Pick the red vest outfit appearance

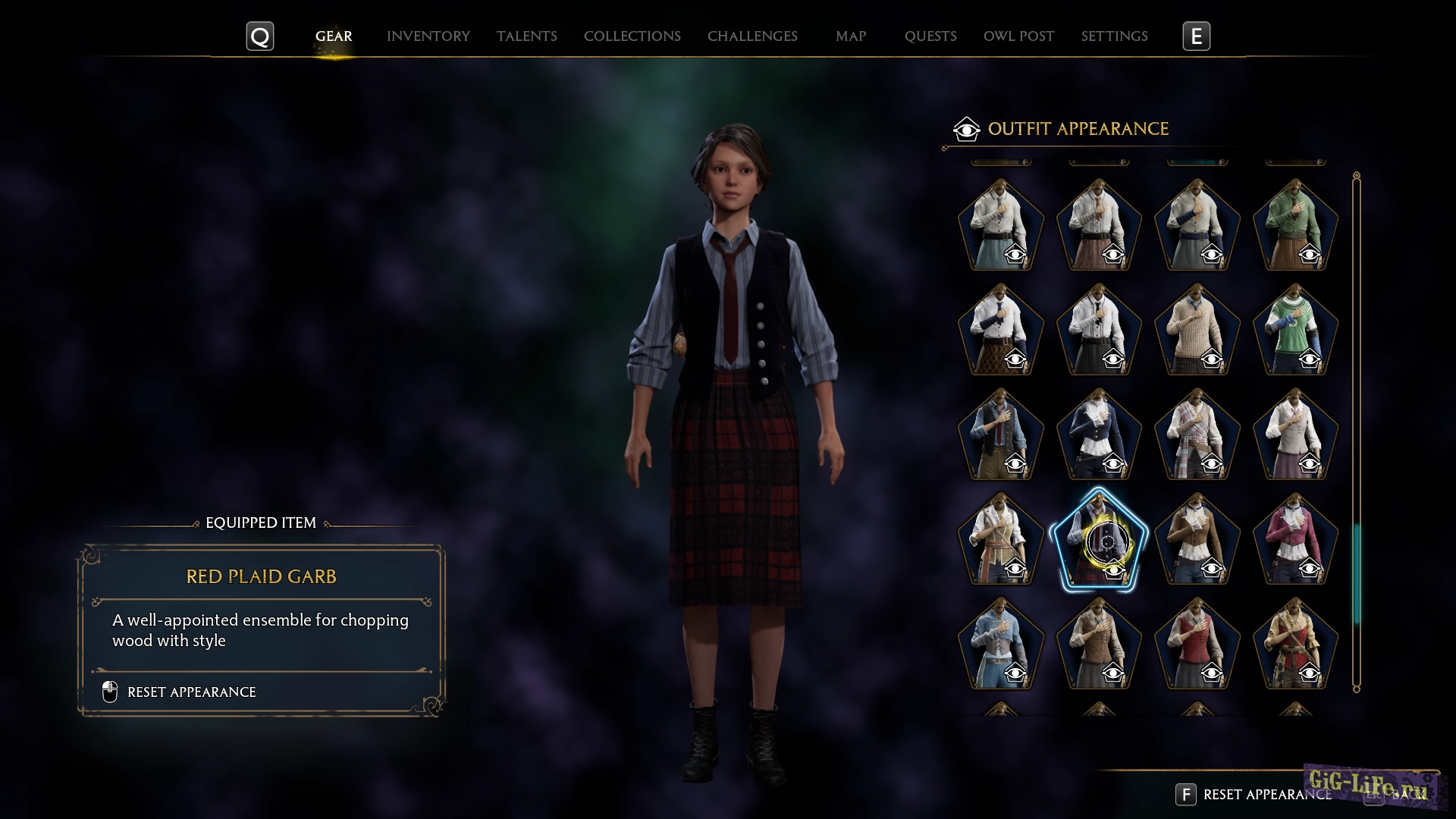click(1197, 644)
